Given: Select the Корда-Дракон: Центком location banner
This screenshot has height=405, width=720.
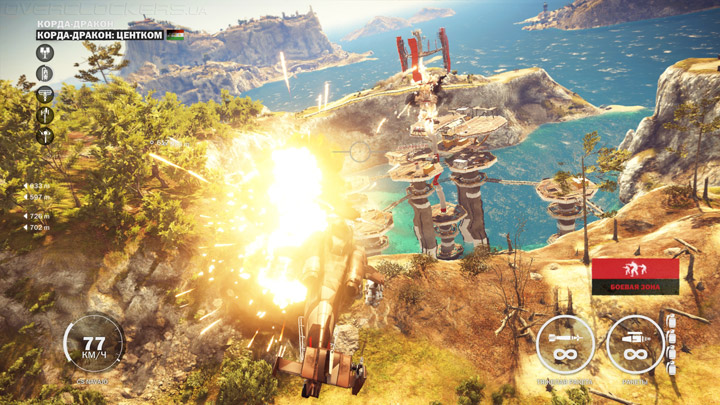Looking at the screenshot, I should [100, 35].
